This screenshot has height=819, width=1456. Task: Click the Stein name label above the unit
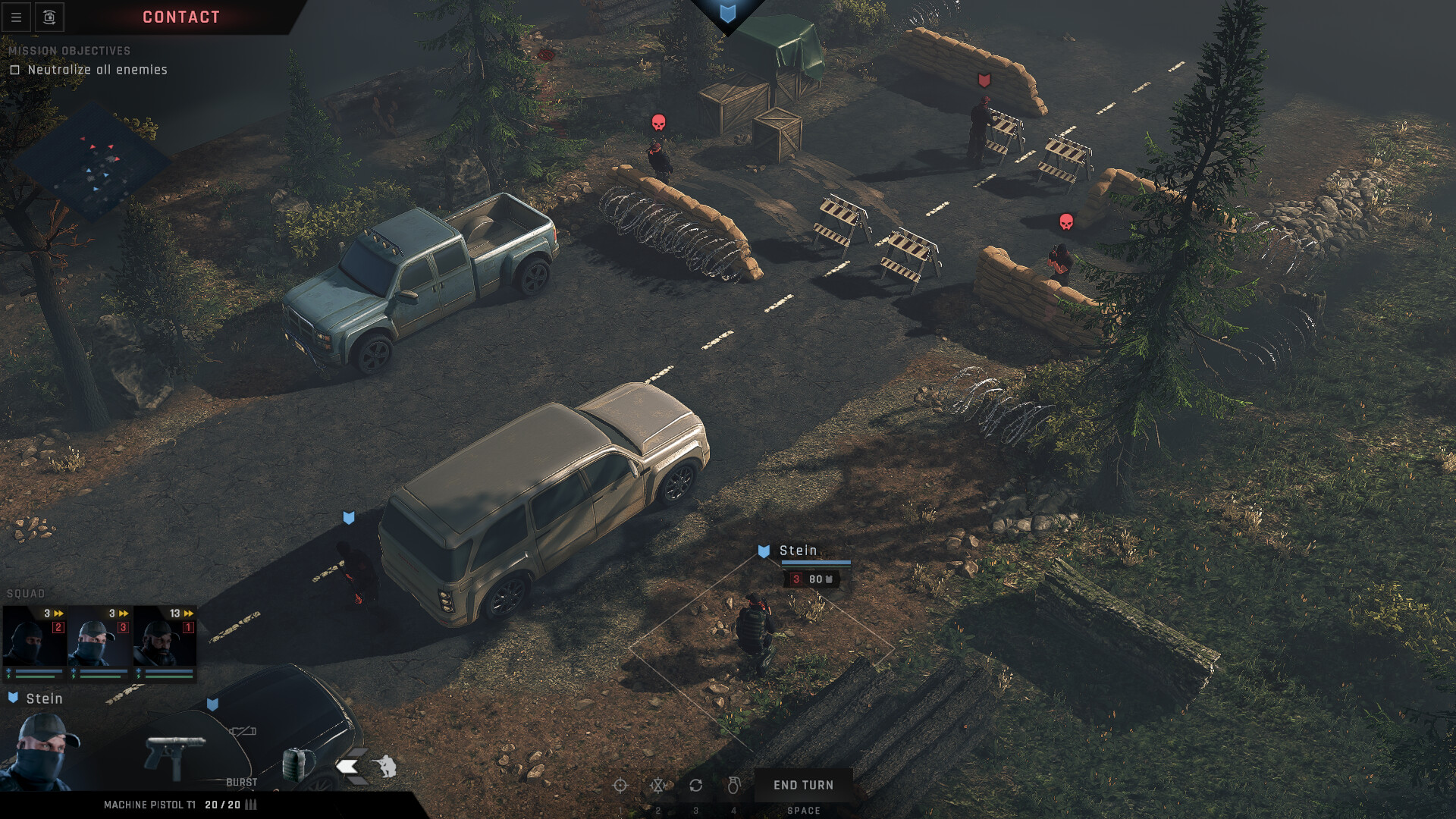click(x=798, y=551)
